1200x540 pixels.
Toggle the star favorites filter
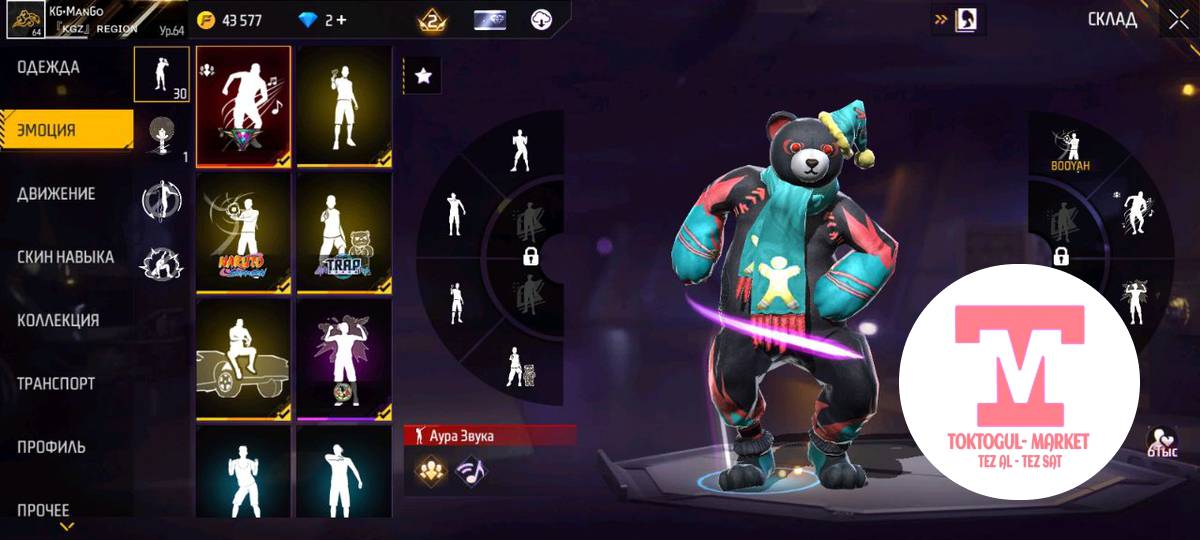(x=422, y=76)
